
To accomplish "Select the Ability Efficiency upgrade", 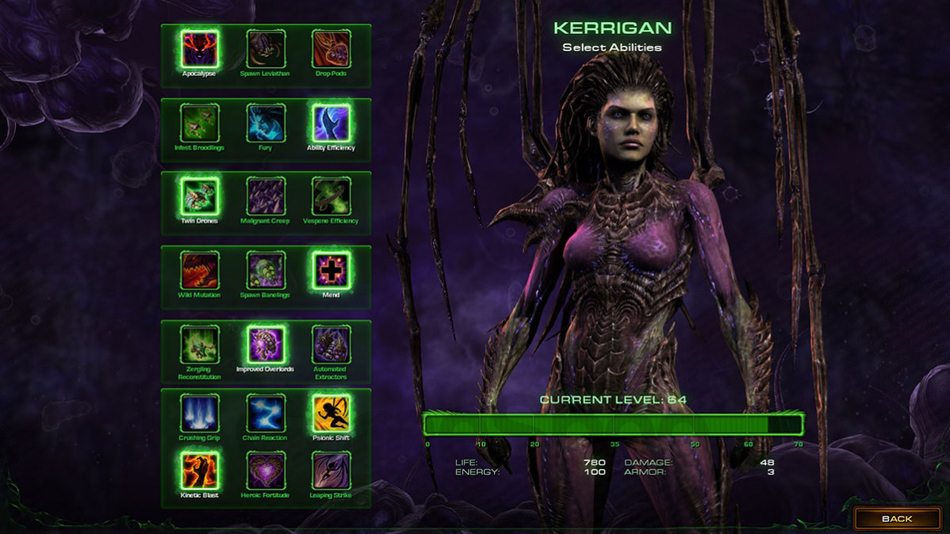I will (331, 123).
